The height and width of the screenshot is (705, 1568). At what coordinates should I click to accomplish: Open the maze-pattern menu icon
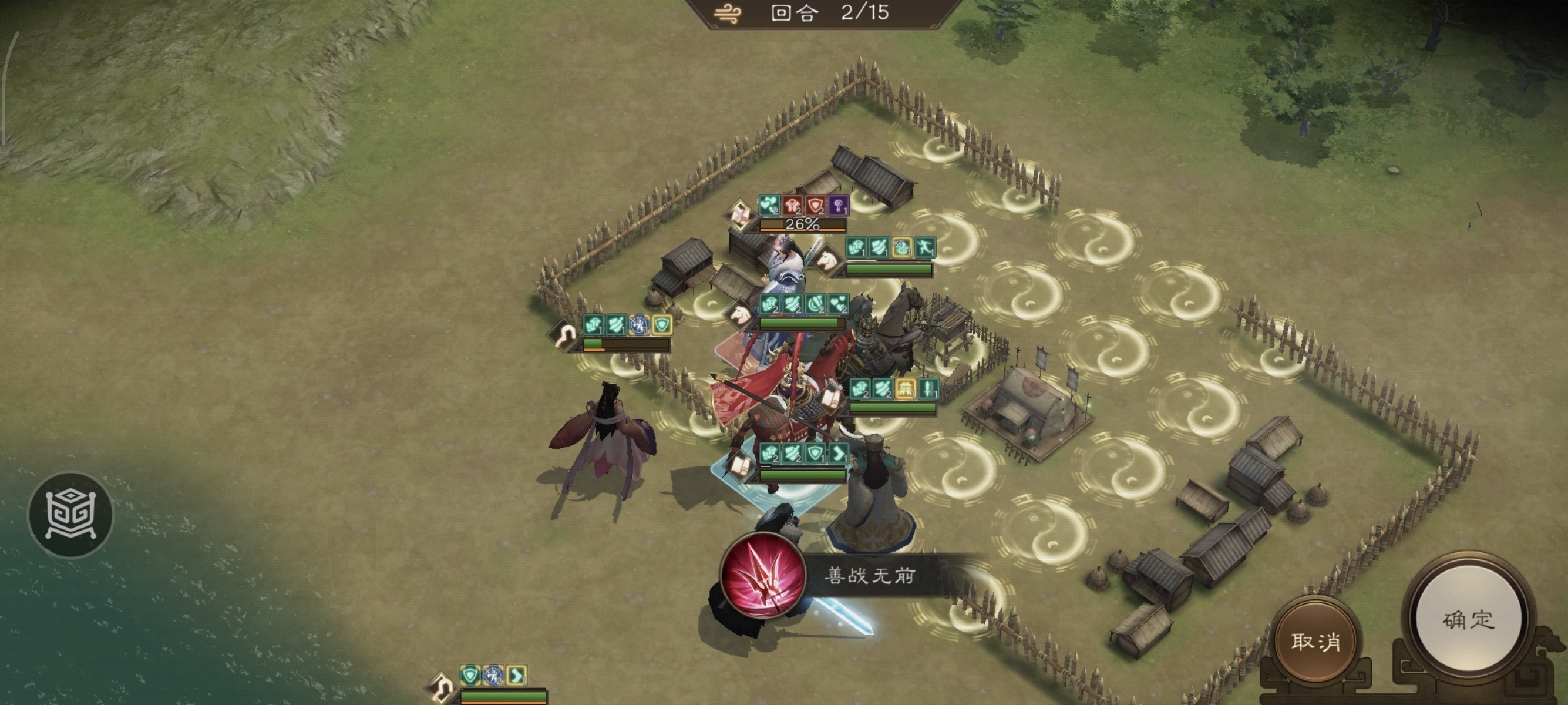70,515
